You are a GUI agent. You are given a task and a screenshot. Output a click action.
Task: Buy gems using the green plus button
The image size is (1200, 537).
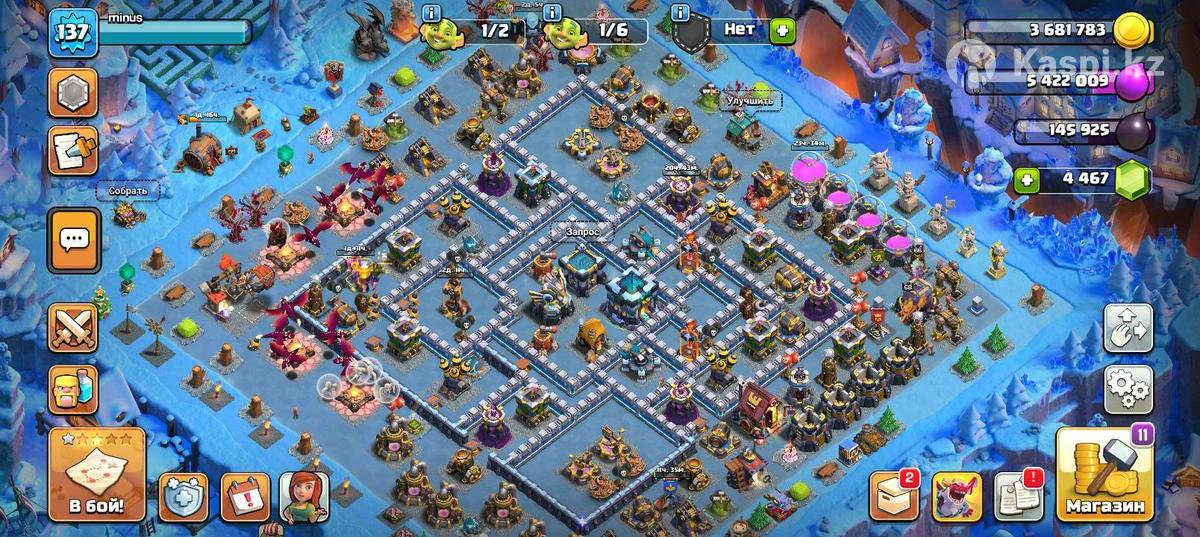[x=1025, y=181]
